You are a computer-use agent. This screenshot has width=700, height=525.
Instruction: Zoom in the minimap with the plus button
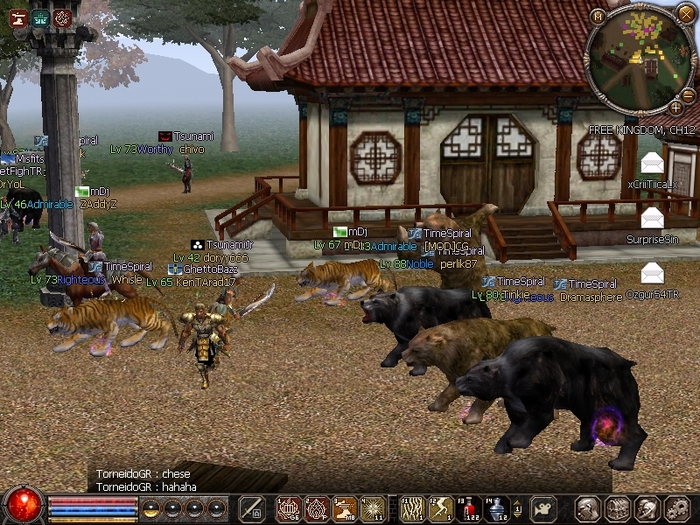677,106
